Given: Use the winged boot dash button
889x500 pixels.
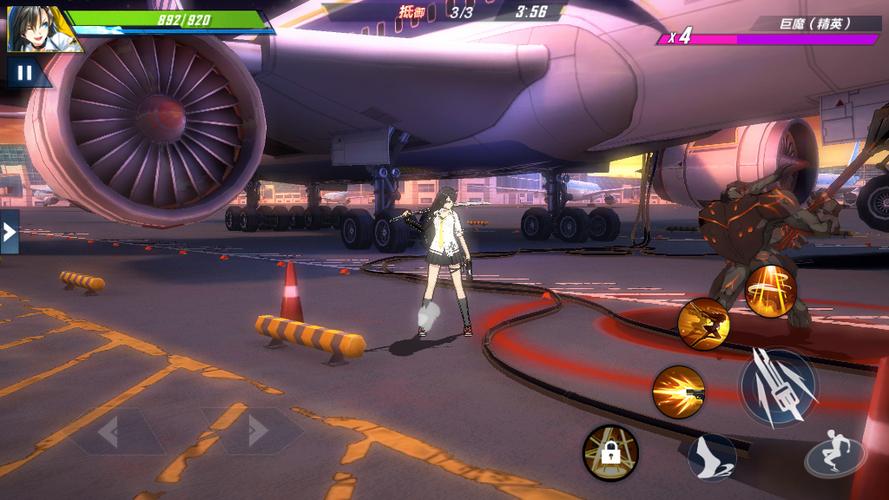Looking at the screenshot, I should click(711, 457).
